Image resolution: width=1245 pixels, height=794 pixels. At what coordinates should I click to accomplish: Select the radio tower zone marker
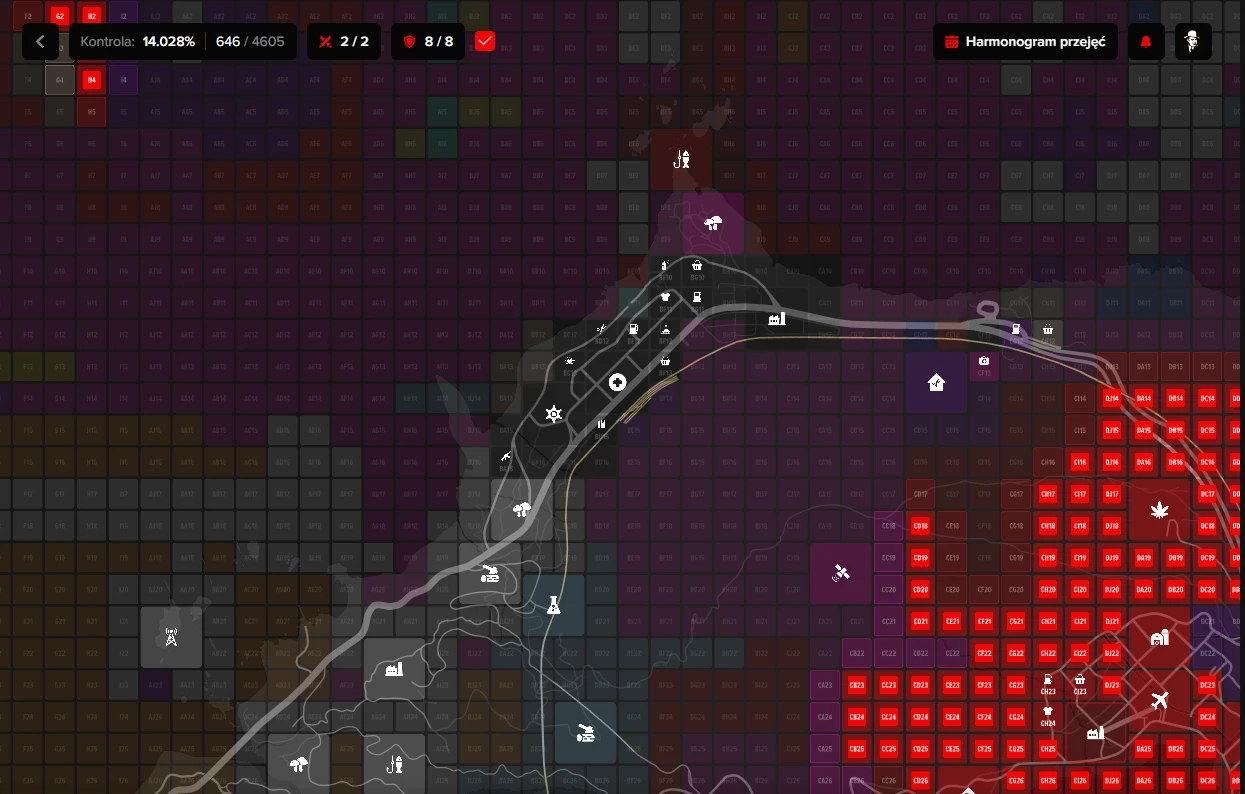(171, 636)
